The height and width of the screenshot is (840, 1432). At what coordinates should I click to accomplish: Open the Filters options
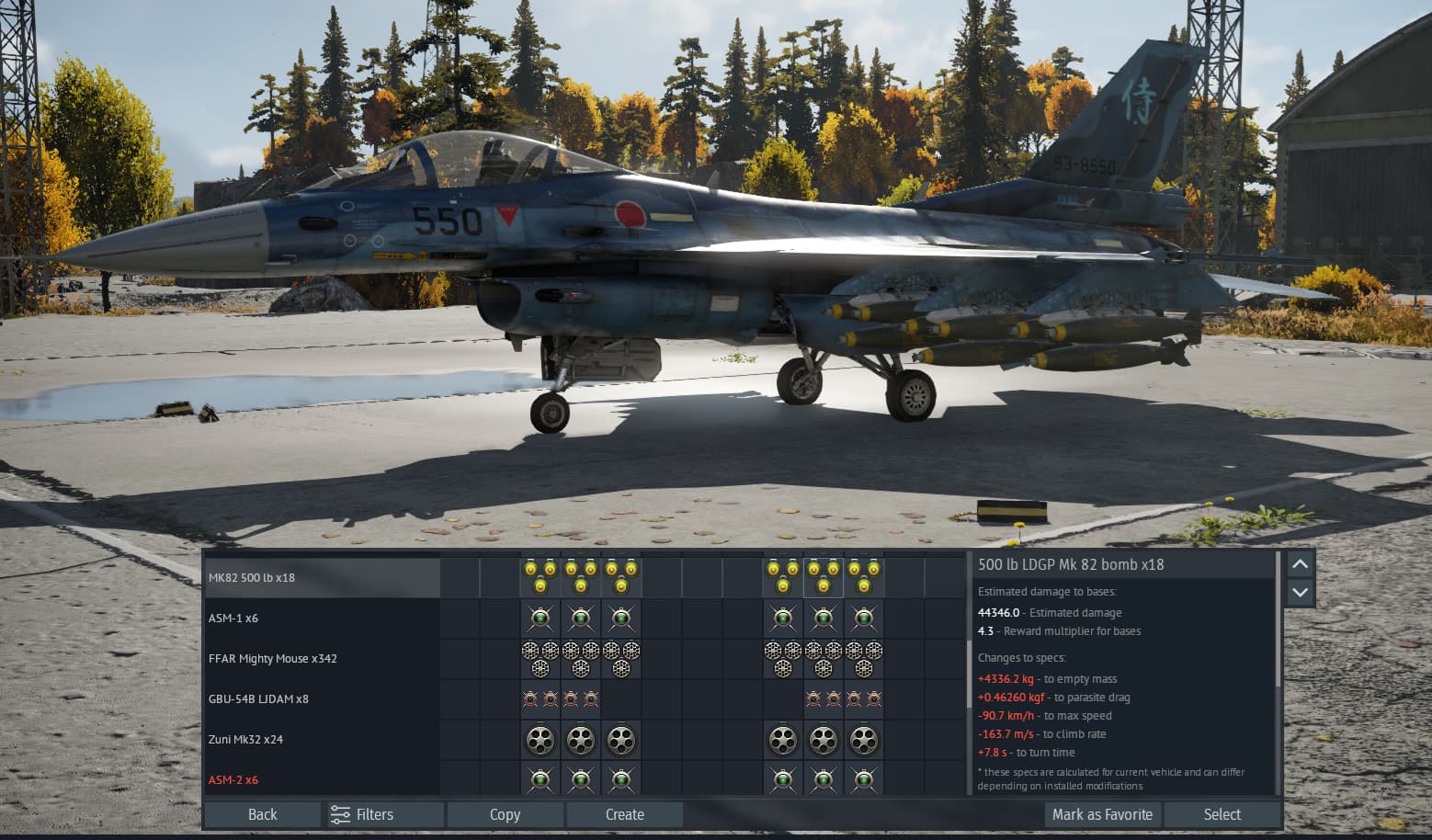381,814
